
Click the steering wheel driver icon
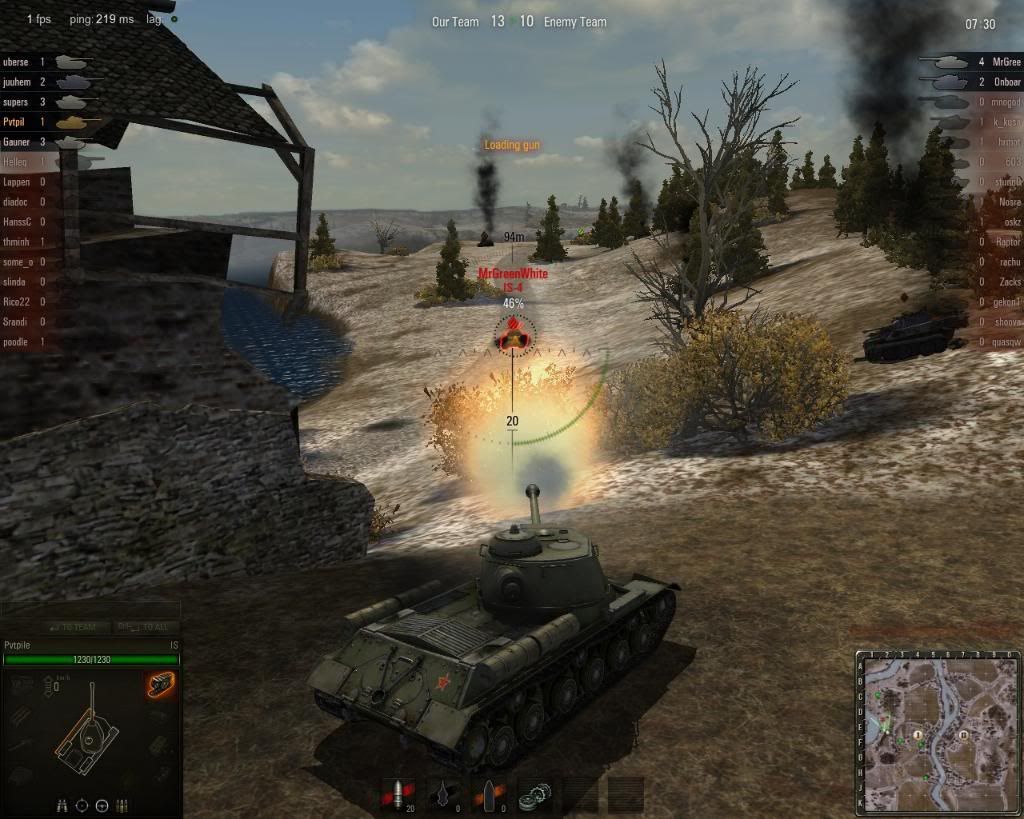(x=101, y=805)
